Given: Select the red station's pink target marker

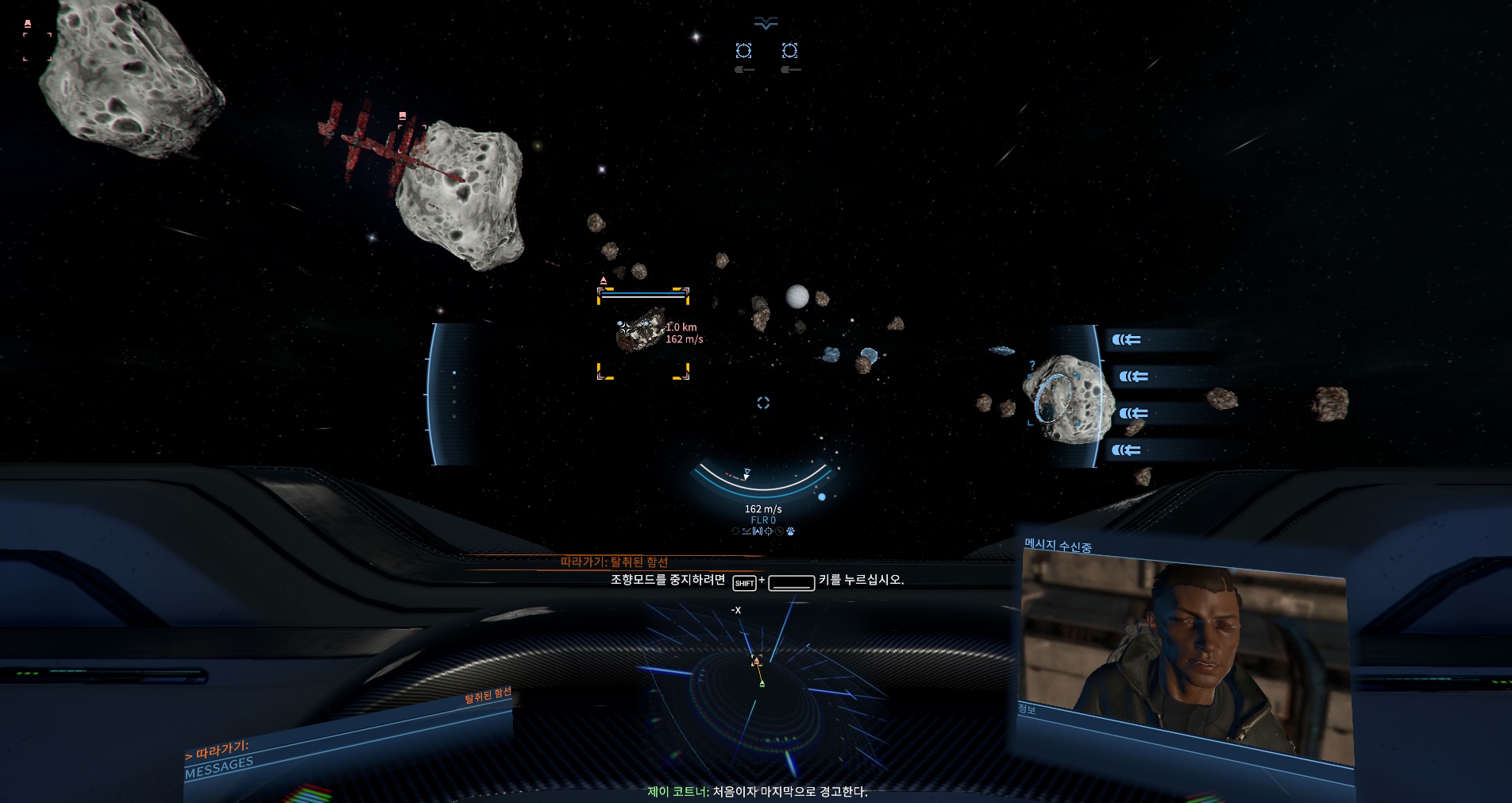Looking at the screenshot, I should [403, 116].
